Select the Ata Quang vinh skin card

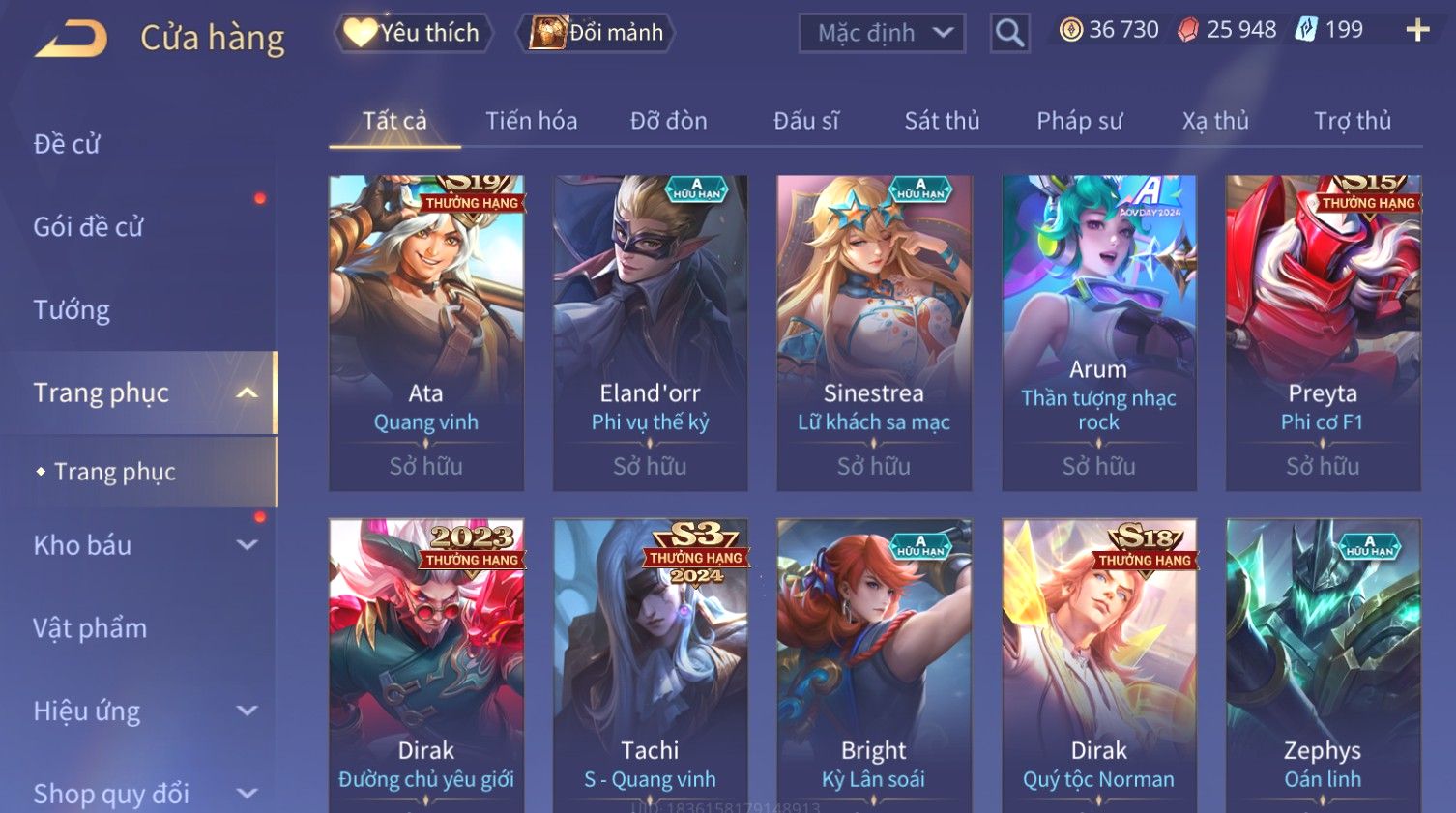coord(426,333)
